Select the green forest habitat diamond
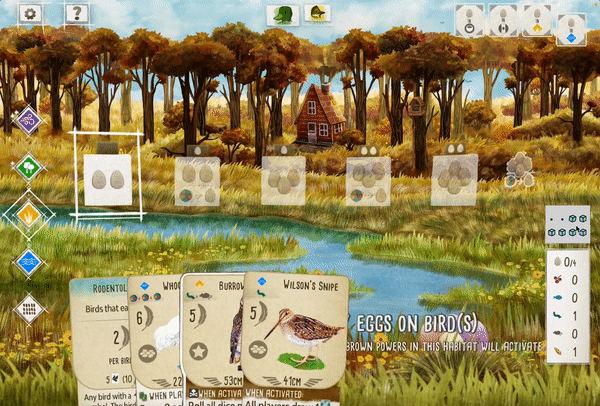The width and height of the screenshot is (600, 406). pos(28,167)
